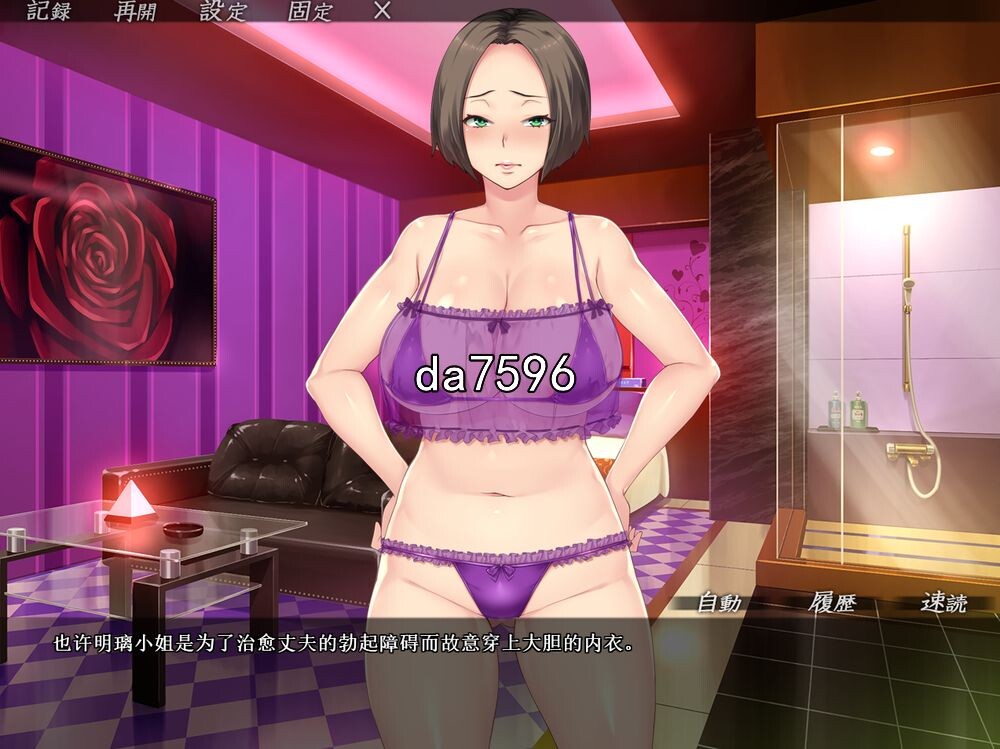This screenshot has width=1000, height=749.
Task: Open the 設定 settings menu
Action: [x=222, y=12]
